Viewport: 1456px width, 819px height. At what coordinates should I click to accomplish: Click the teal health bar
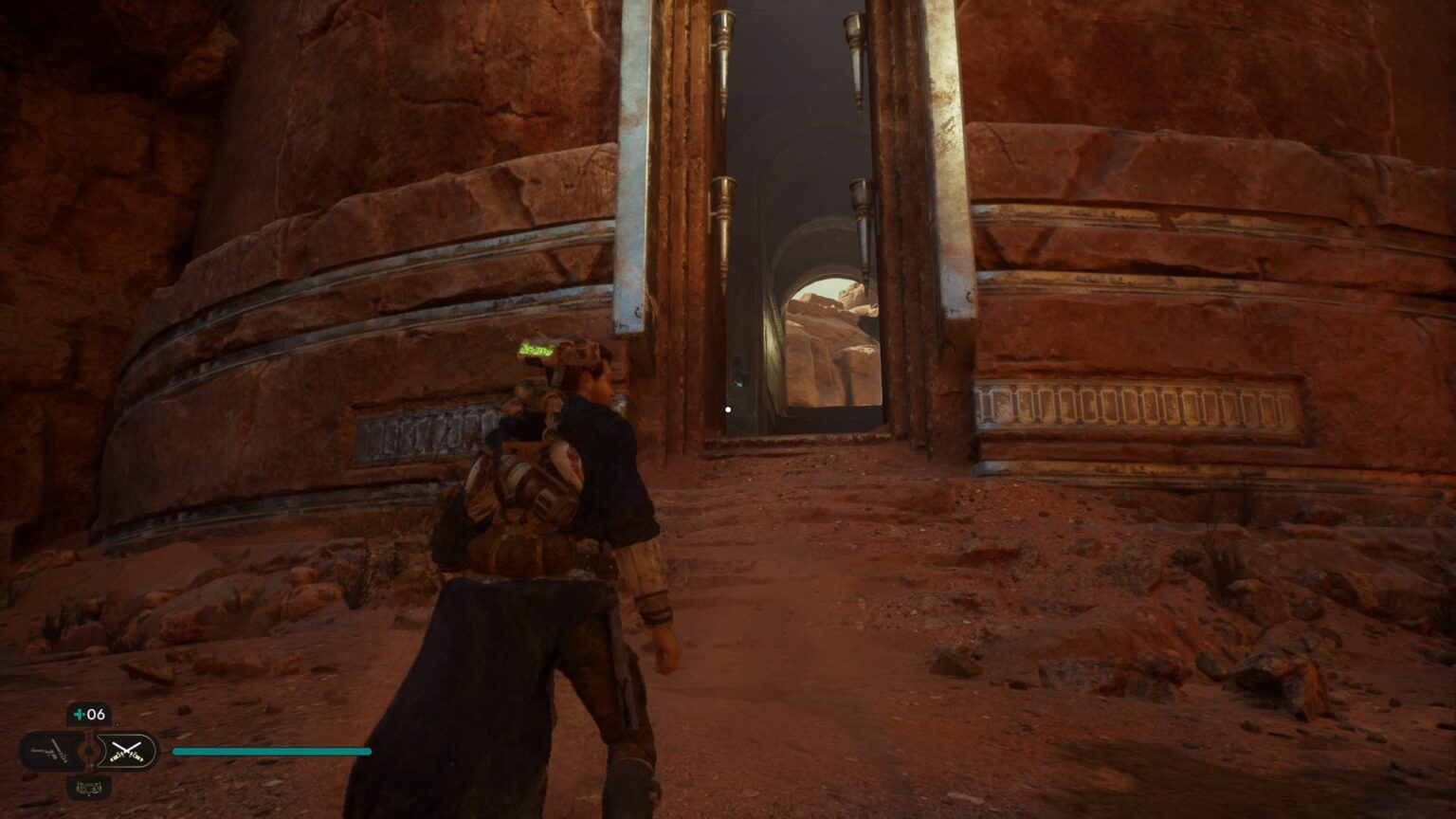(x=270, y=751)
